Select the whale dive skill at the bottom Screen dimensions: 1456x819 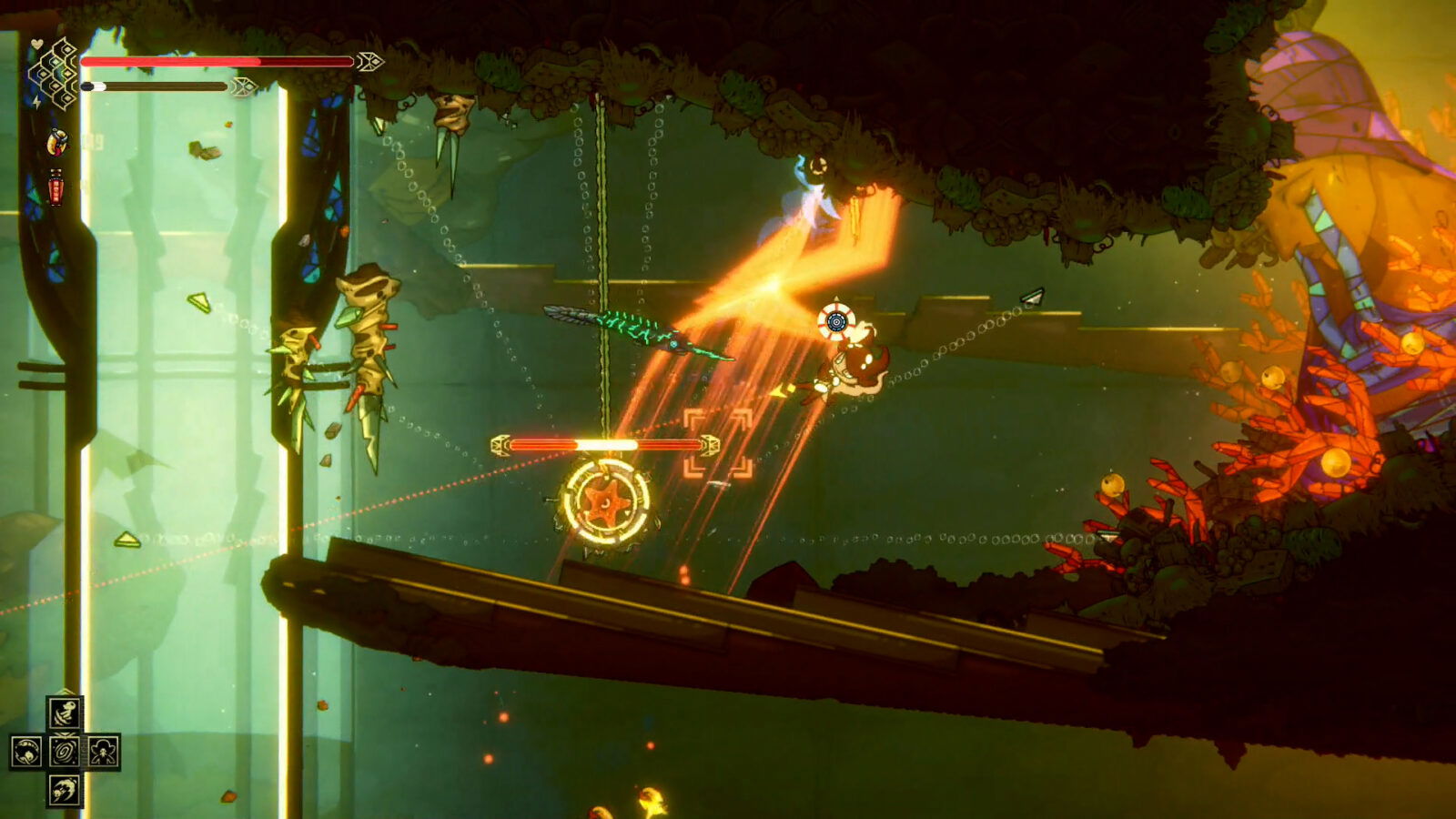click(x=64, y=790)
